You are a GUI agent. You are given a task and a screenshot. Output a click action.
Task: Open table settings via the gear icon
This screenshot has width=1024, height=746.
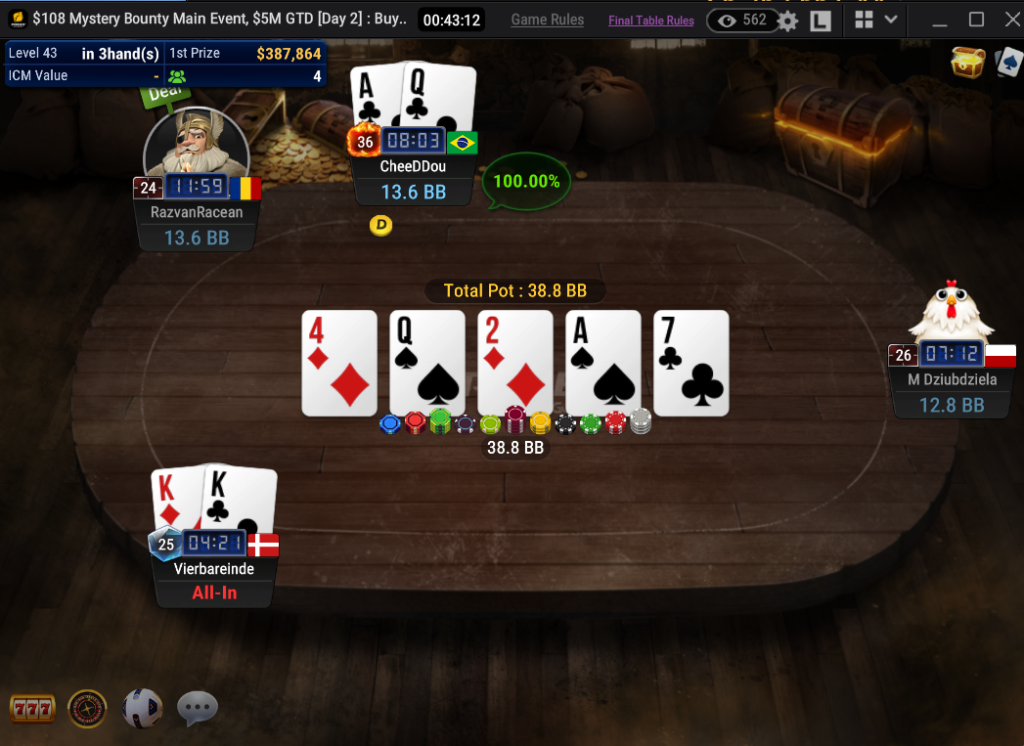point(788,20)
